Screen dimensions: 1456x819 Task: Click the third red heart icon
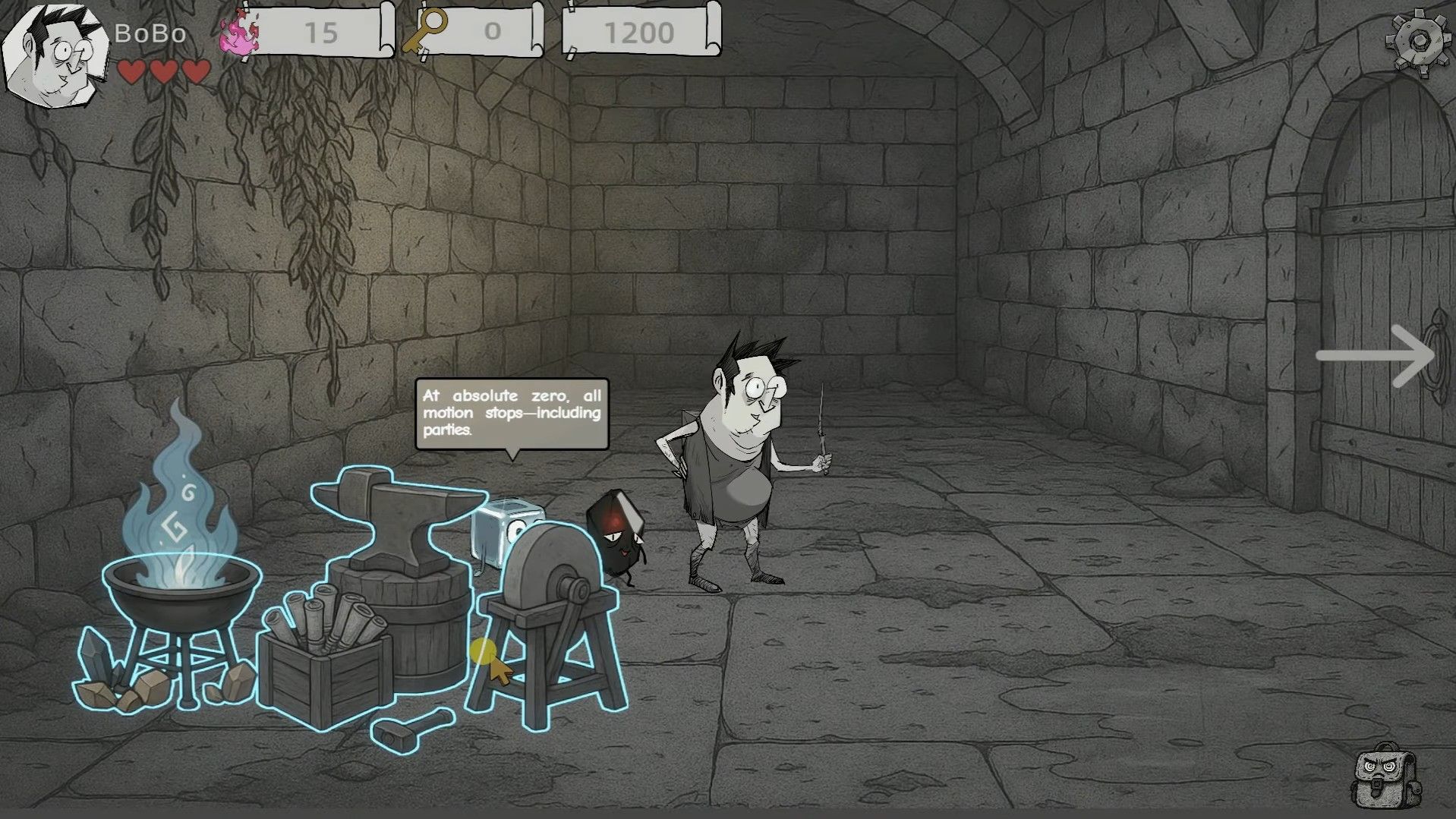[x=196, y=72]
